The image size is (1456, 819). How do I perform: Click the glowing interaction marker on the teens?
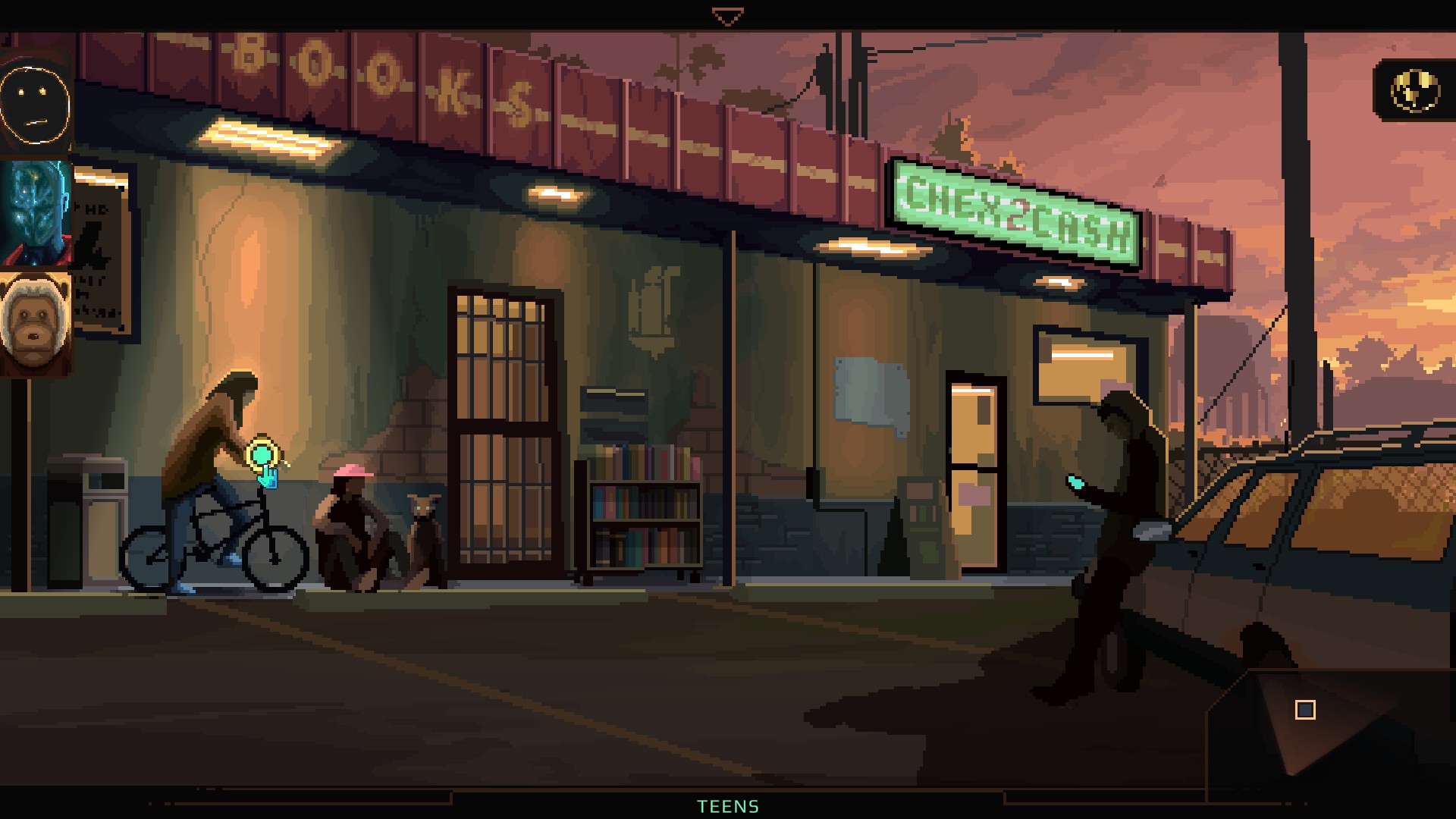click(x=262, y=455)
